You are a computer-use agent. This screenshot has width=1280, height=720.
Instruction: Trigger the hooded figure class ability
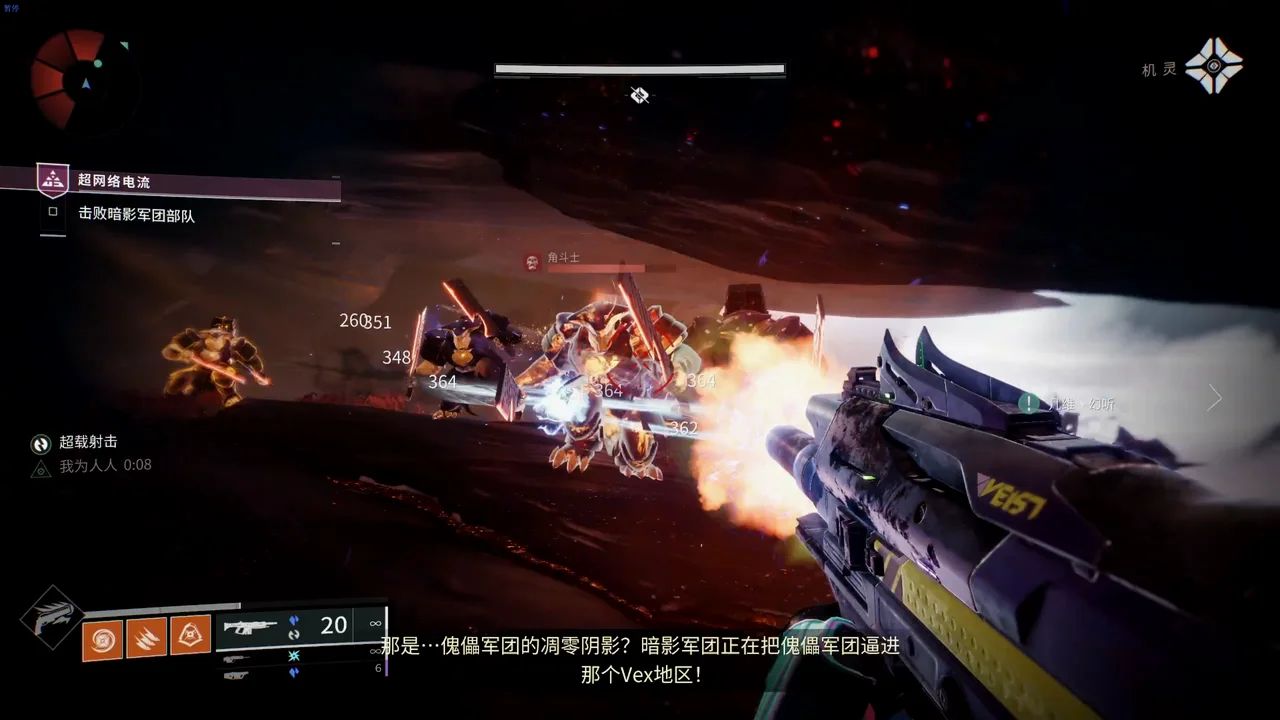190,635
